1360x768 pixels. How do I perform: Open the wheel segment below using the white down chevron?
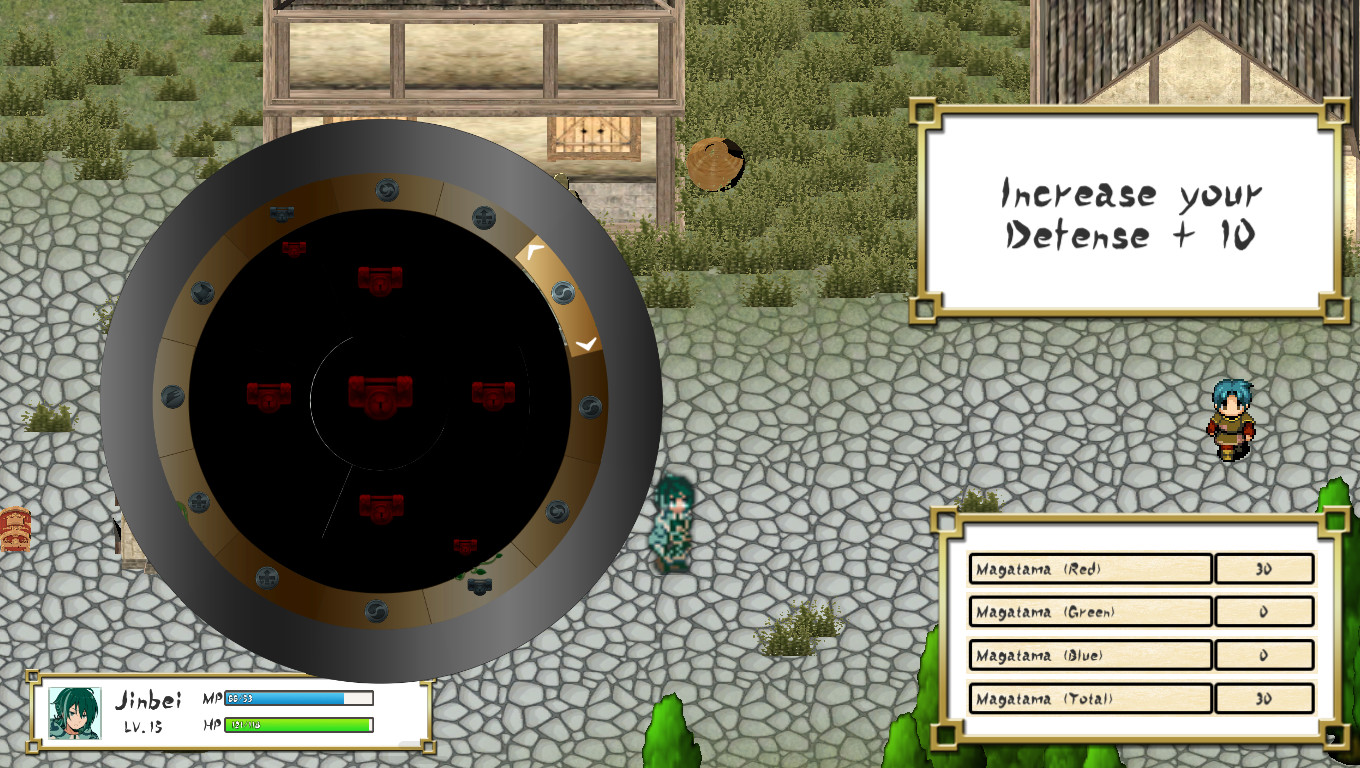click(585, 344)
